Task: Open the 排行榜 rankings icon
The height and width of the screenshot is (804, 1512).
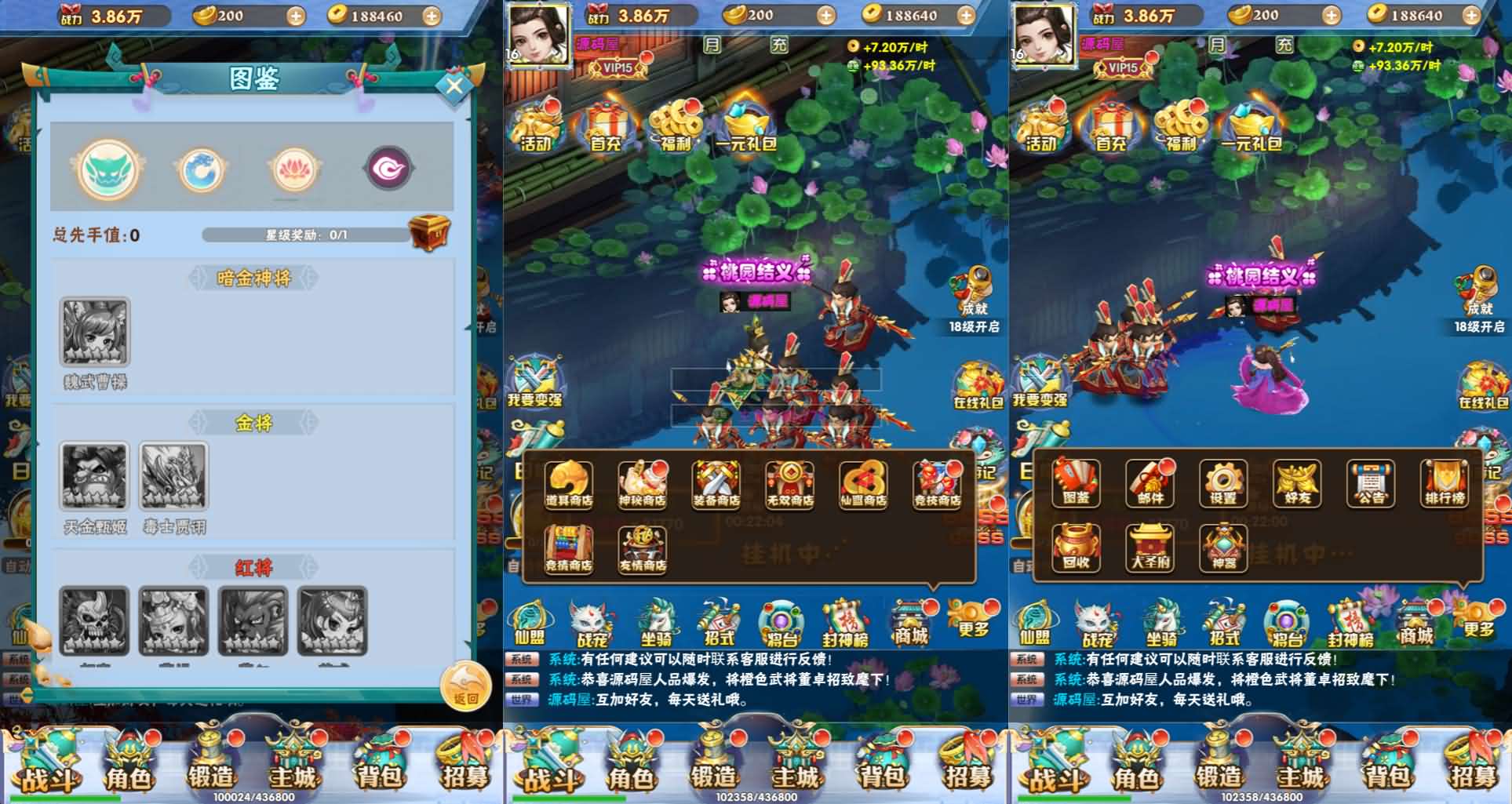Action: [1444, 482]
